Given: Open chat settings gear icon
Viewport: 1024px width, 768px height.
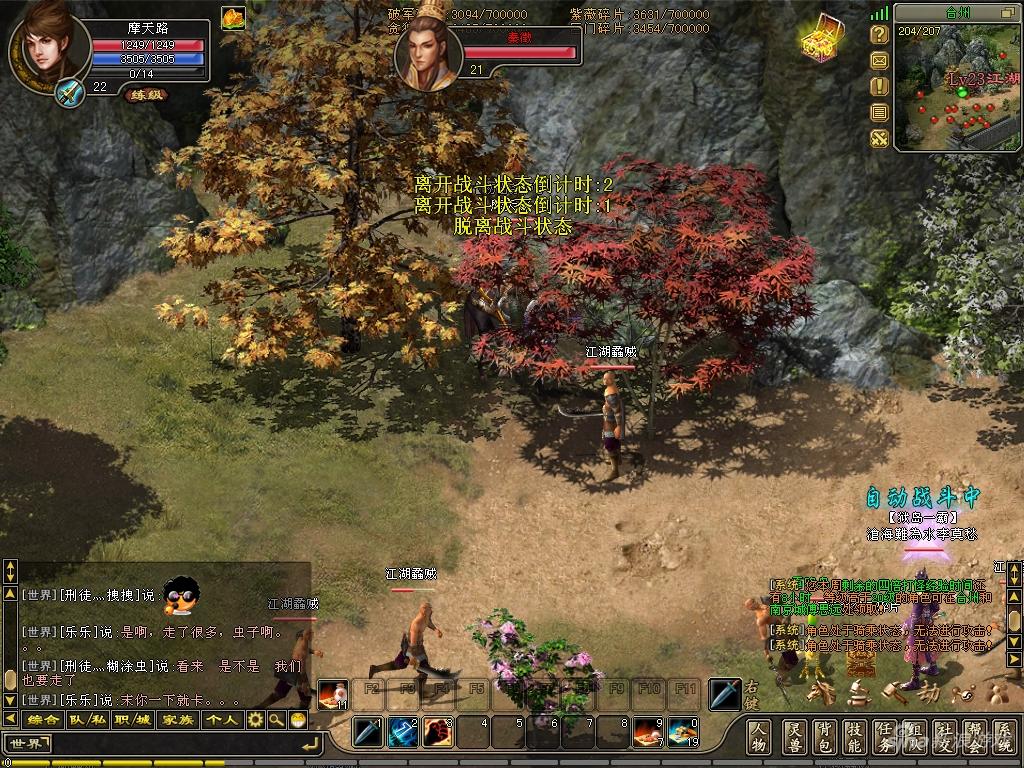Looking at the screenshot, I should point(255,719).
